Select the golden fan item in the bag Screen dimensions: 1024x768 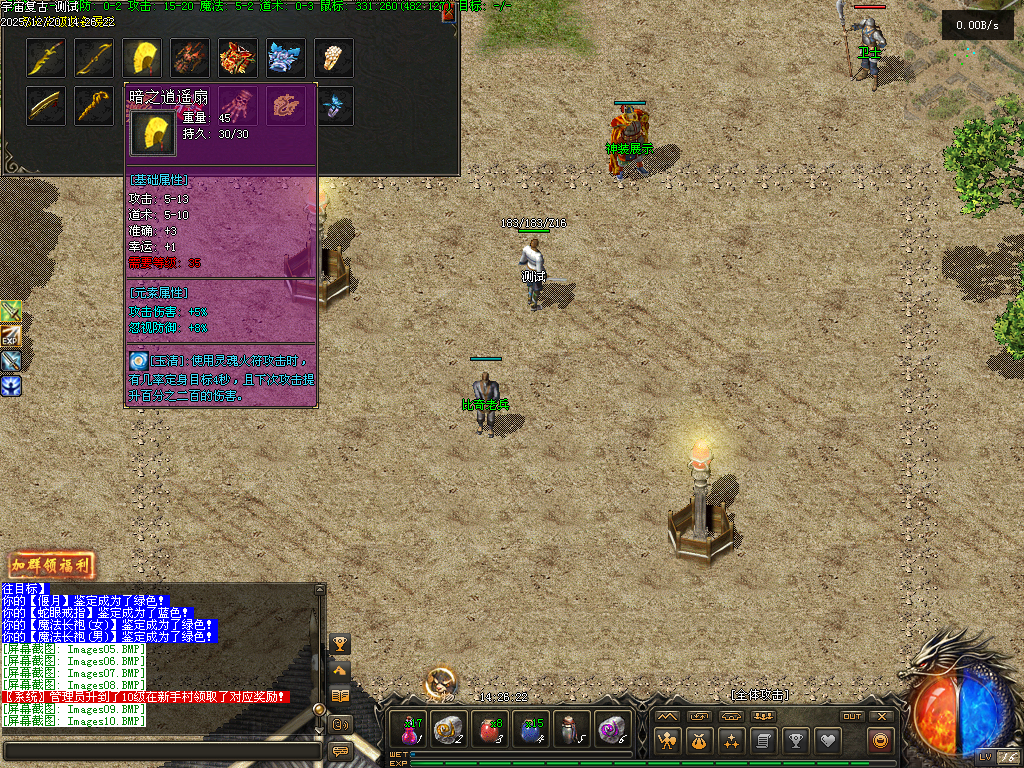point(142,58)
